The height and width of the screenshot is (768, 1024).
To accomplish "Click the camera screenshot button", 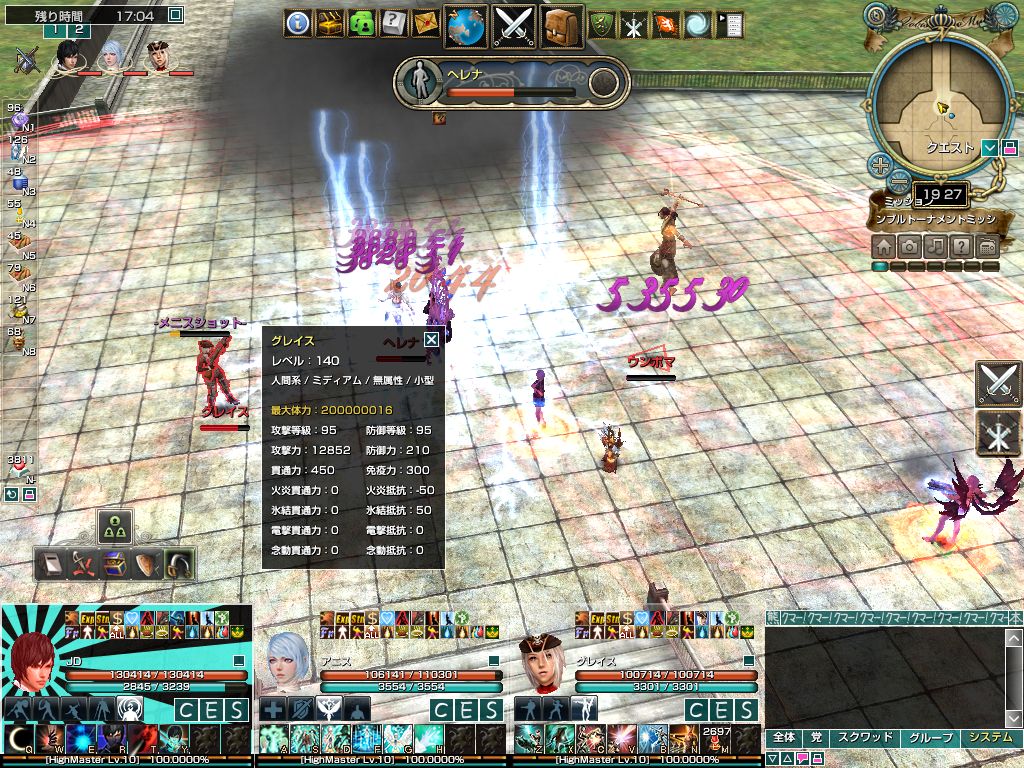I will (909, 246).
